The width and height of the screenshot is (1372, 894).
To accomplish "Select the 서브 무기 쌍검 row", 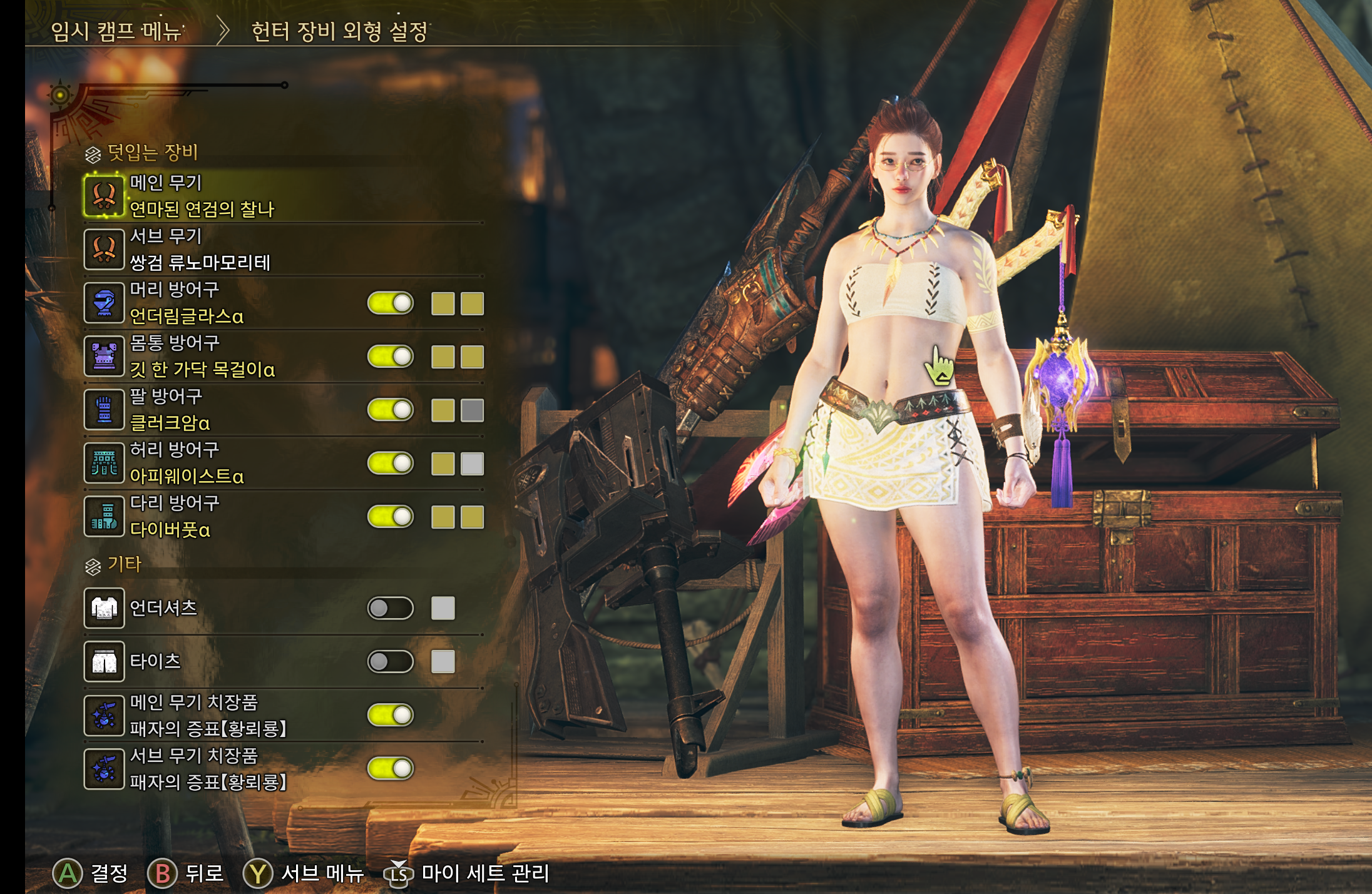I will click(x=200, y=250).
